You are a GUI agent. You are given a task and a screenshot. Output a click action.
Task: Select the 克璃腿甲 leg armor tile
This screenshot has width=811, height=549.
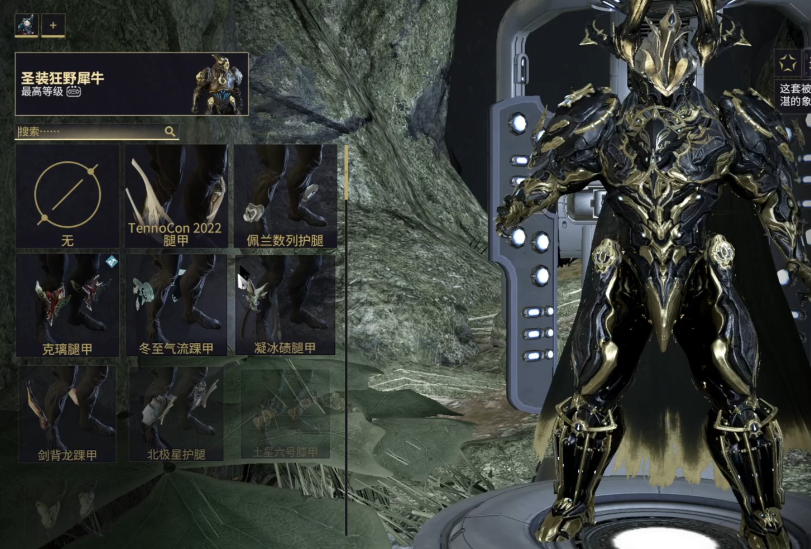coord(67,305)
